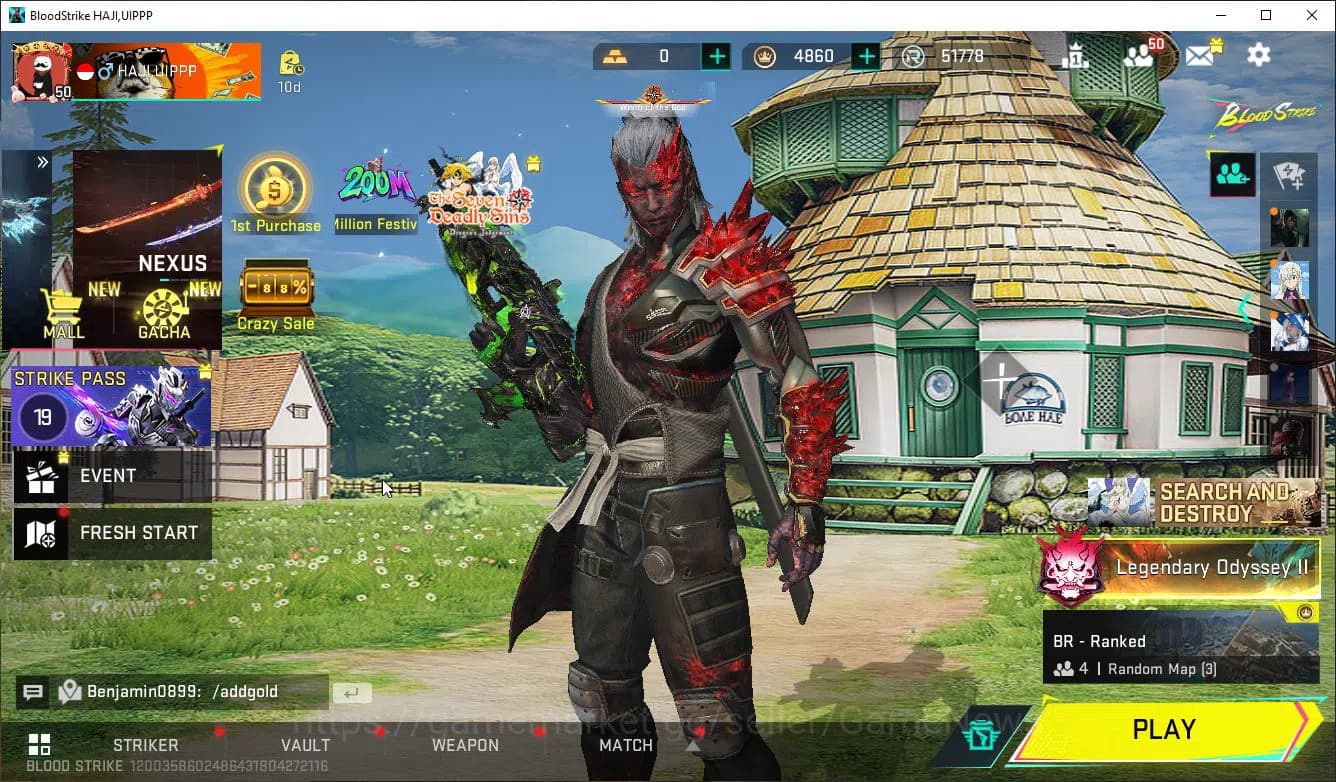
Task: Open the in-game chat
Action: [x=33, y=691]
